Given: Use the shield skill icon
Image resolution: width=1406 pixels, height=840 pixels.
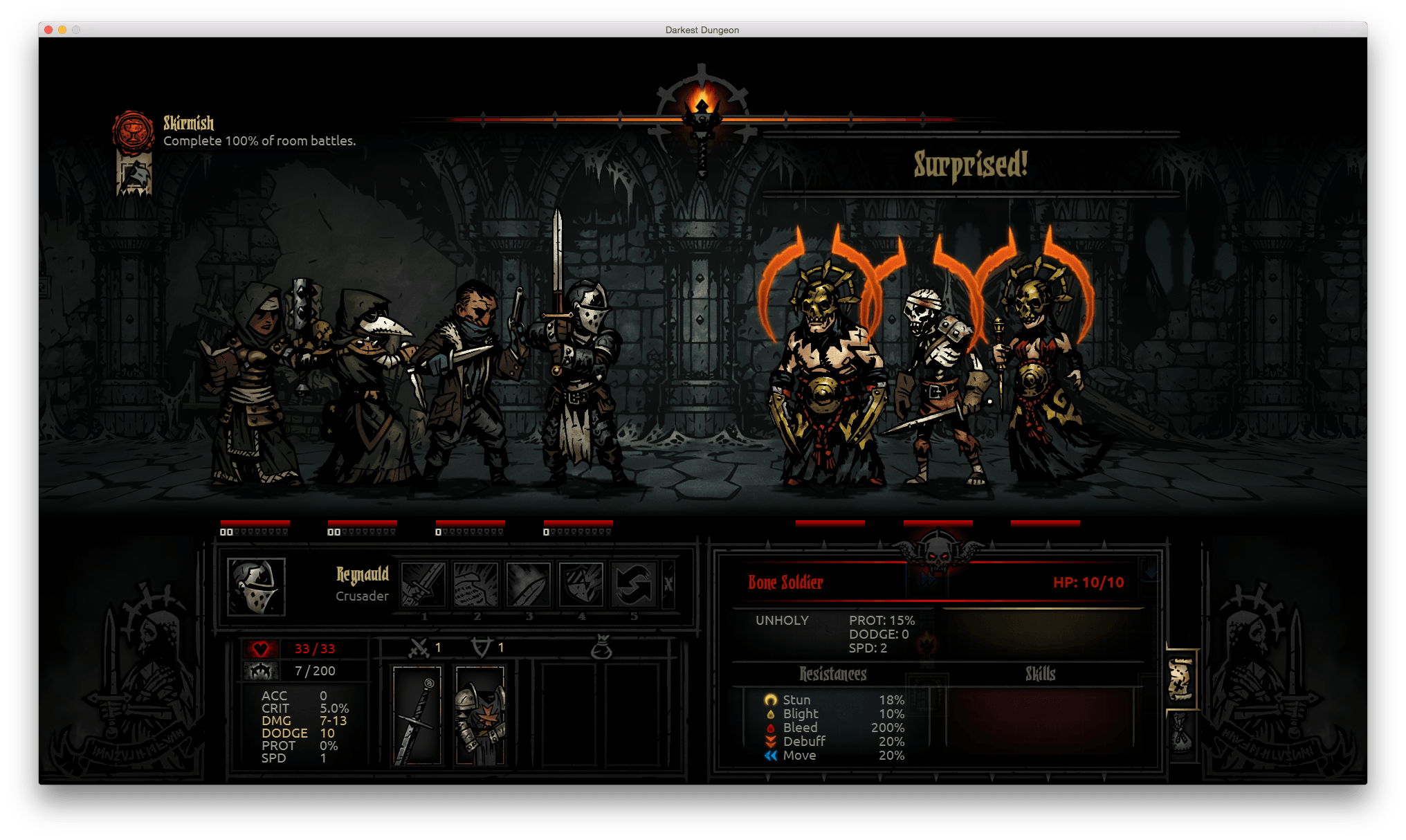Looking at the screenshot, I should [x=581, y=585].
